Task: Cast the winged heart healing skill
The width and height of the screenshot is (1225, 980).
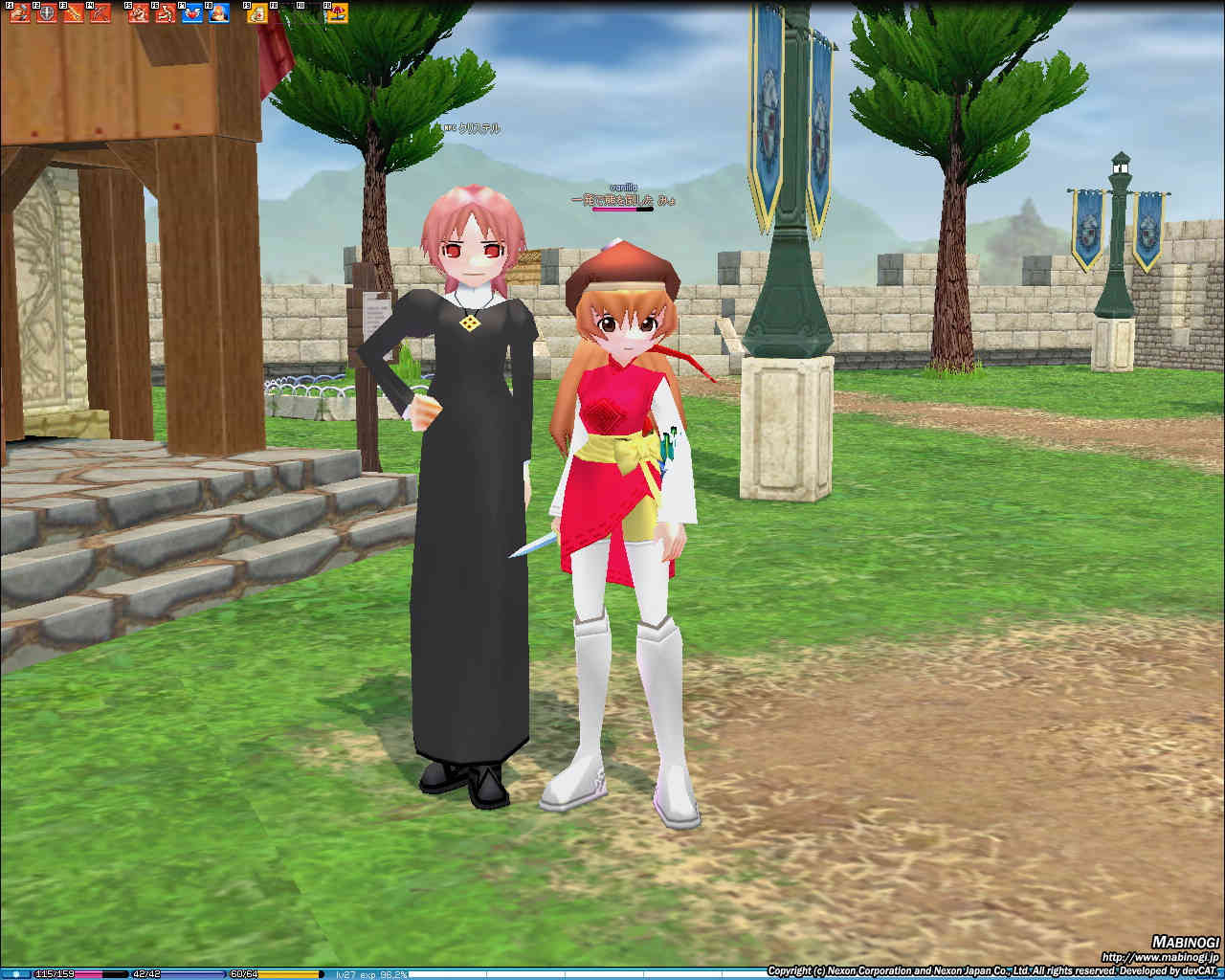Action: click(x=192, y=13)
